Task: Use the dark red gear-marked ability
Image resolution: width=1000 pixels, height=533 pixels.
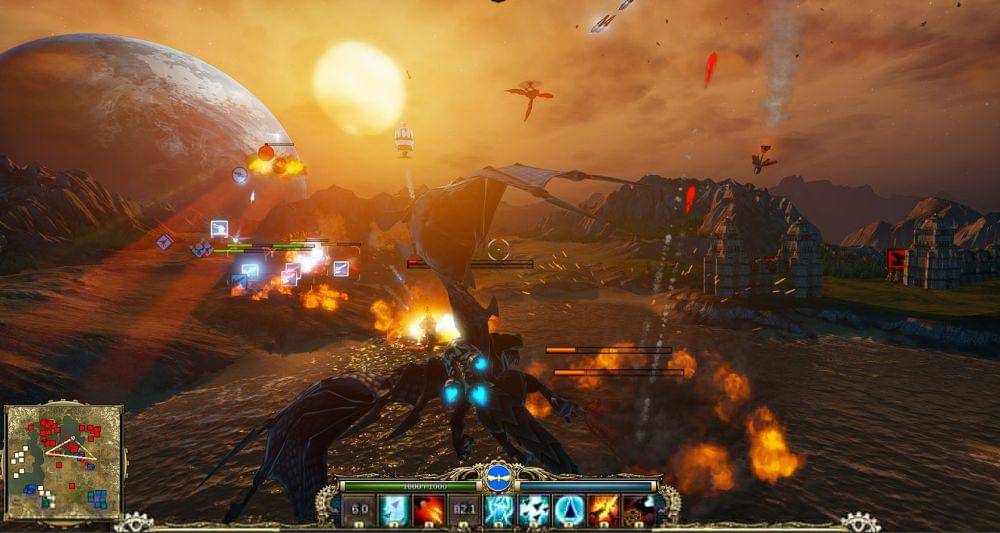Action: 638,510
